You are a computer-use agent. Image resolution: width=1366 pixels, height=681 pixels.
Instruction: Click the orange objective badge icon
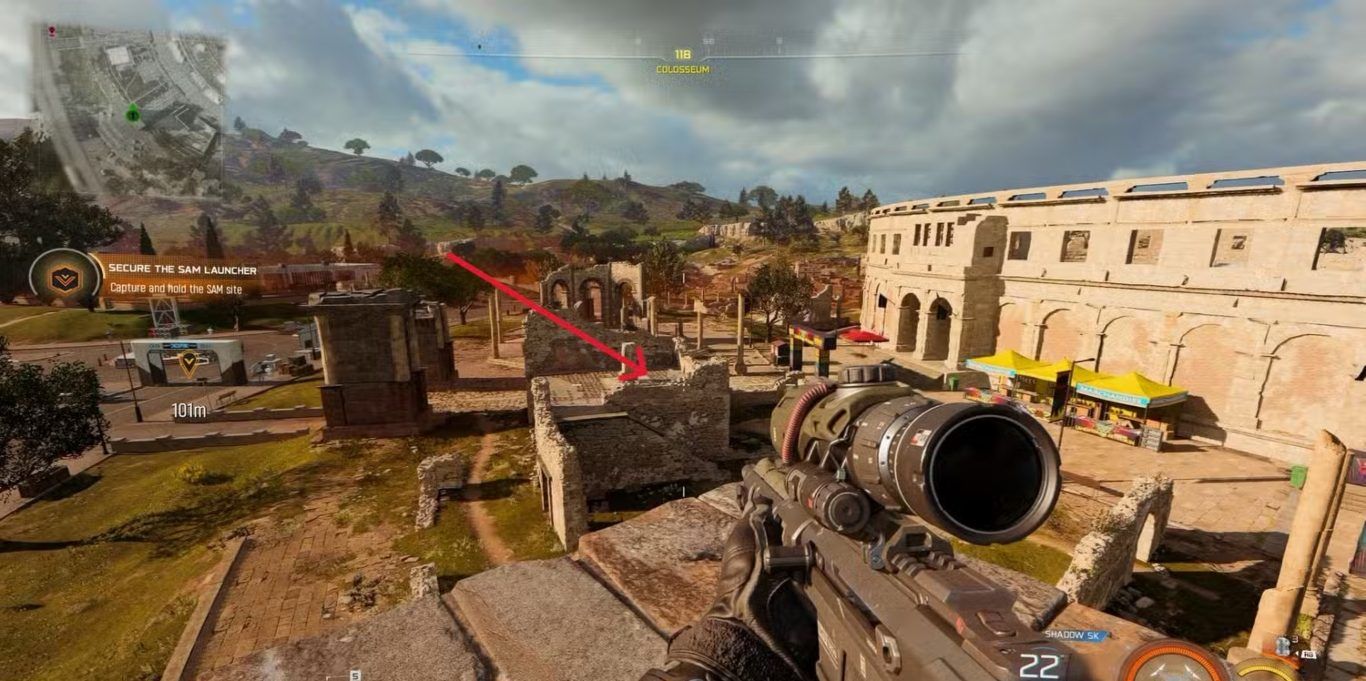coord(65,278)
